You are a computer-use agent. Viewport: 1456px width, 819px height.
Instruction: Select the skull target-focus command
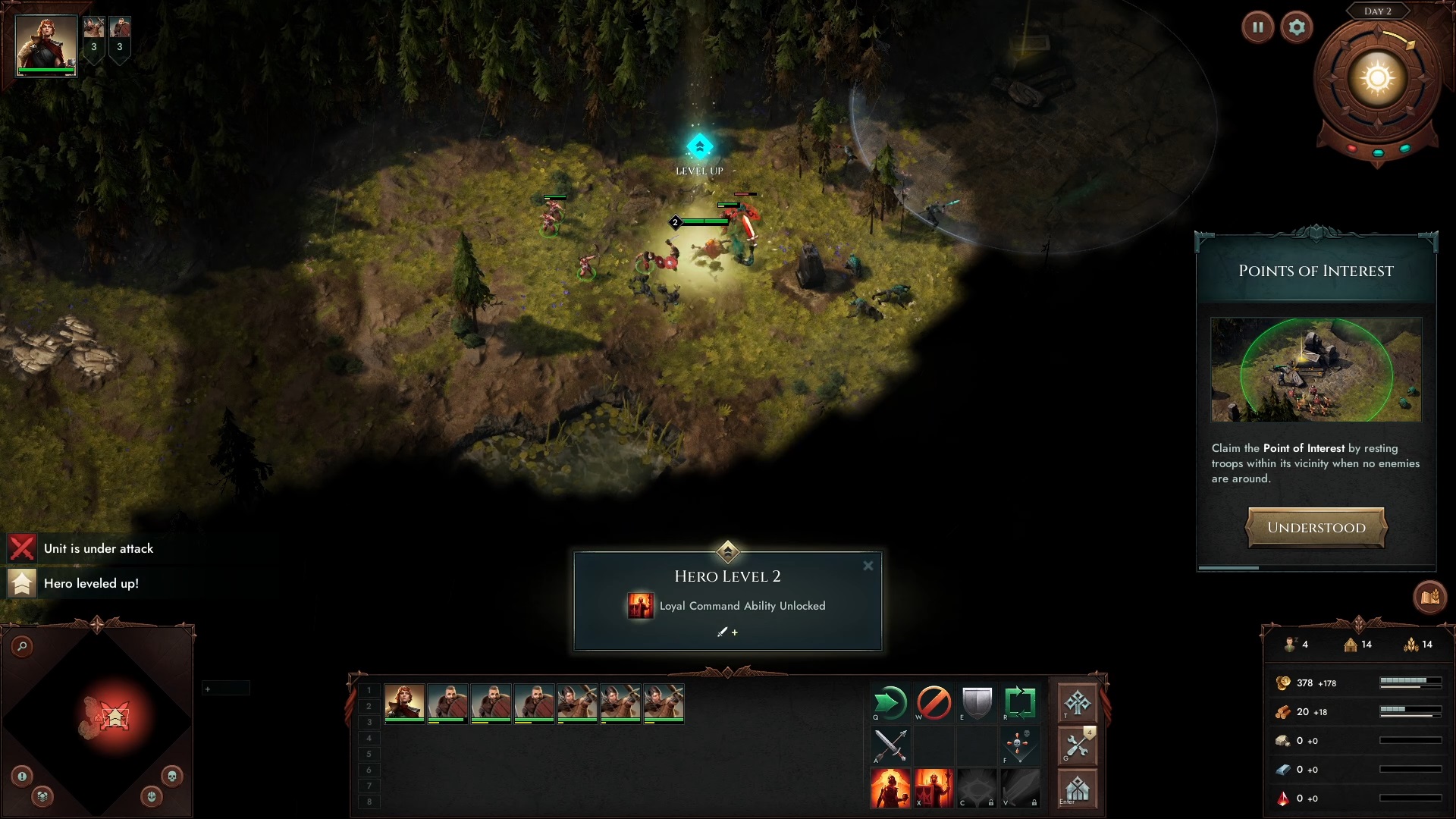[x=1020, y=746]
